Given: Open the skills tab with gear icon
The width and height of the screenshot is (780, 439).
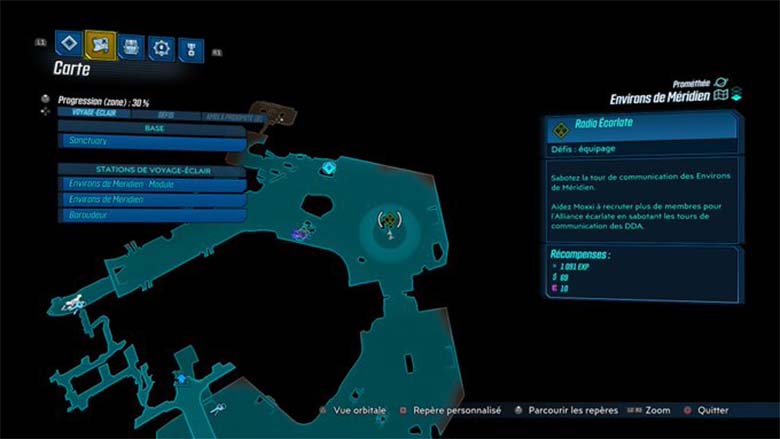Looking at the screenshot, I should click(x=160, y=46).
